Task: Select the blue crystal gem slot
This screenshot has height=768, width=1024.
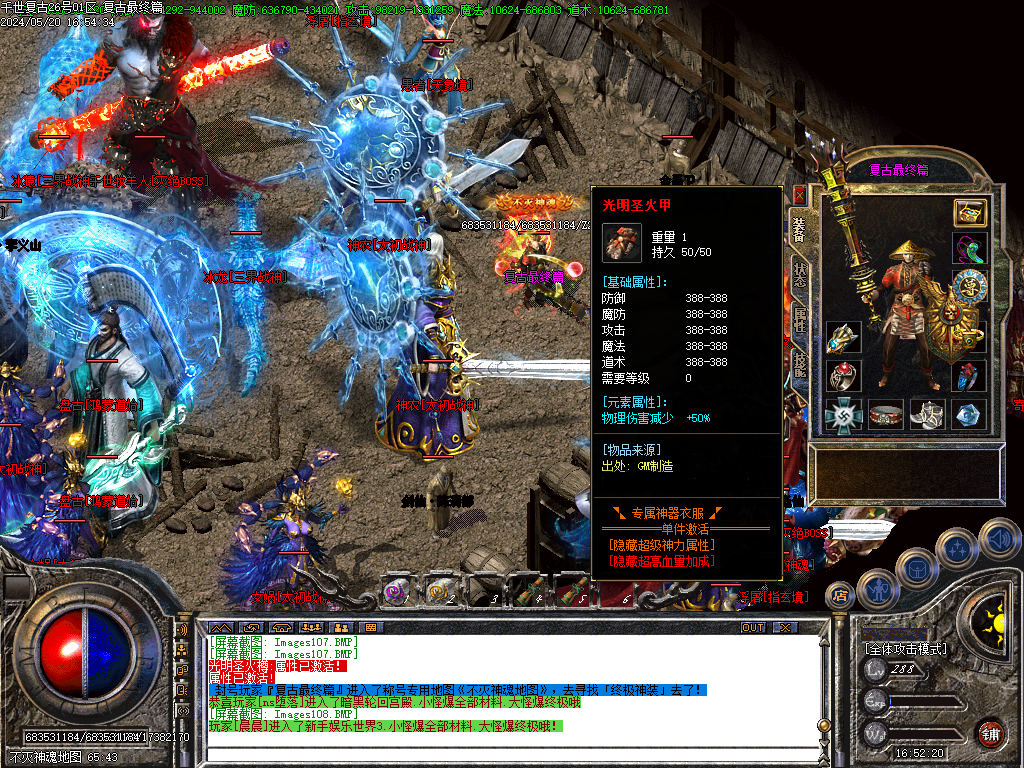Action: tap(969, 414)
